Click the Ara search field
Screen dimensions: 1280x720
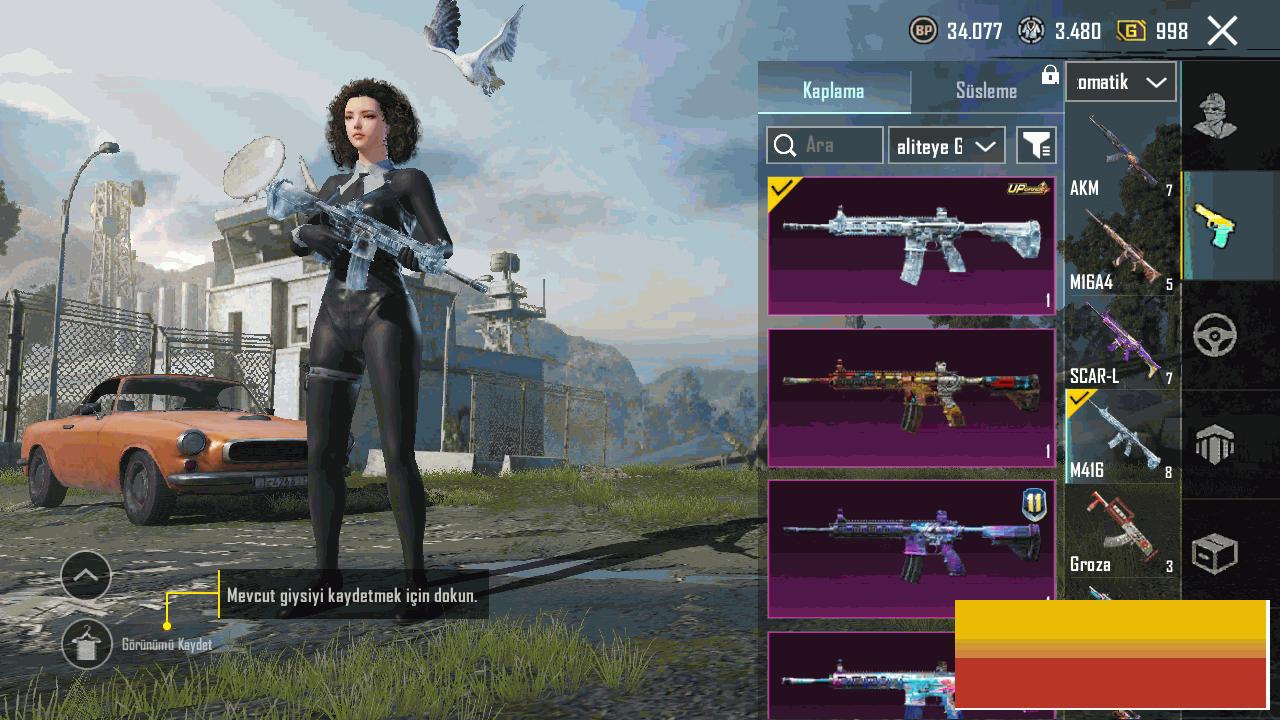tap(825, 146)
